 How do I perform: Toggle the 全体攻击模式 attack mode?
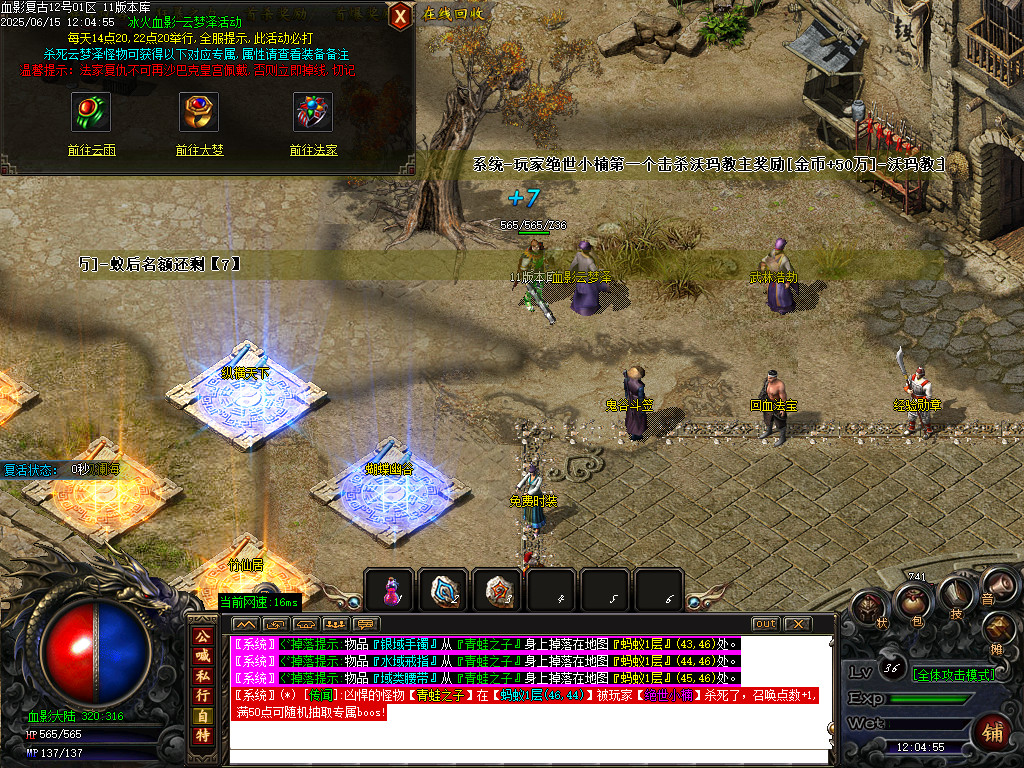[x=953, y=674]
